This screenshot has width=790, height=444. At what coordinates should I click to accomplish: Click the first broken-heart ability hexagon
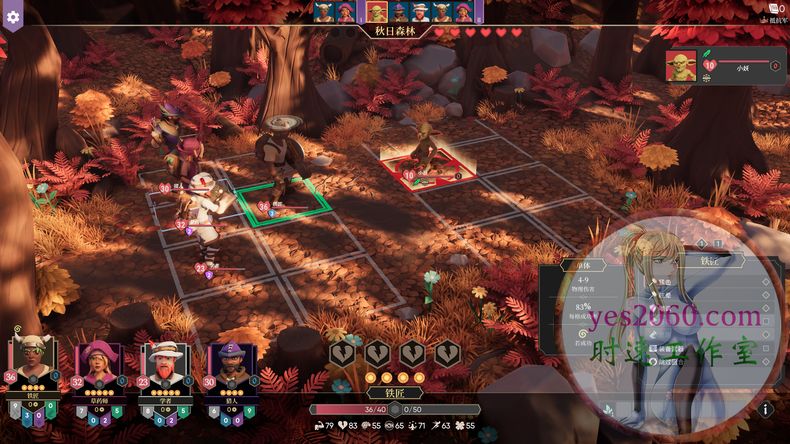pos(341,353)
